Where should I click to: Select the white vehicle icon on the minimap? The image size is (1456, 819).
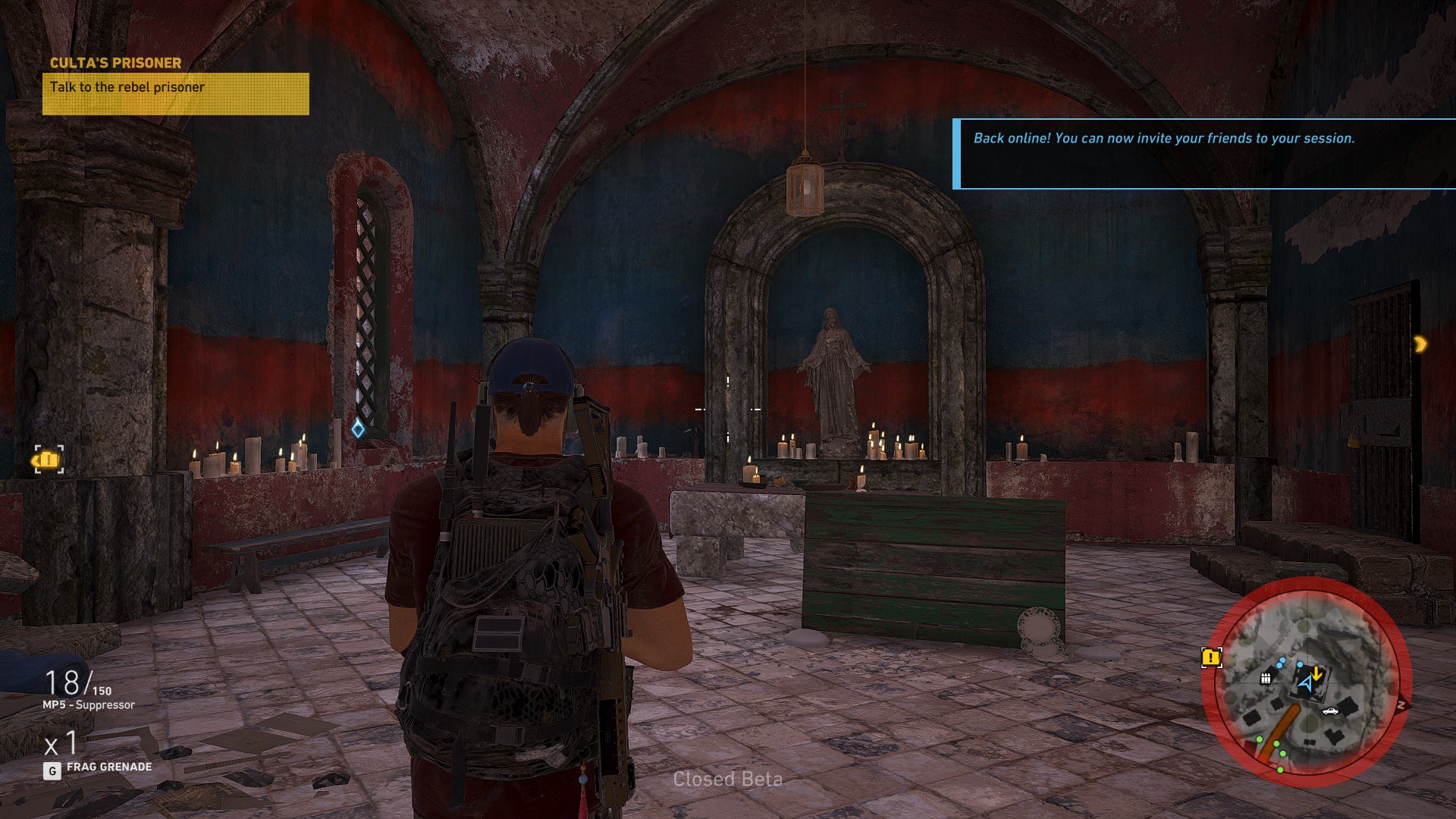[1330, 711]
